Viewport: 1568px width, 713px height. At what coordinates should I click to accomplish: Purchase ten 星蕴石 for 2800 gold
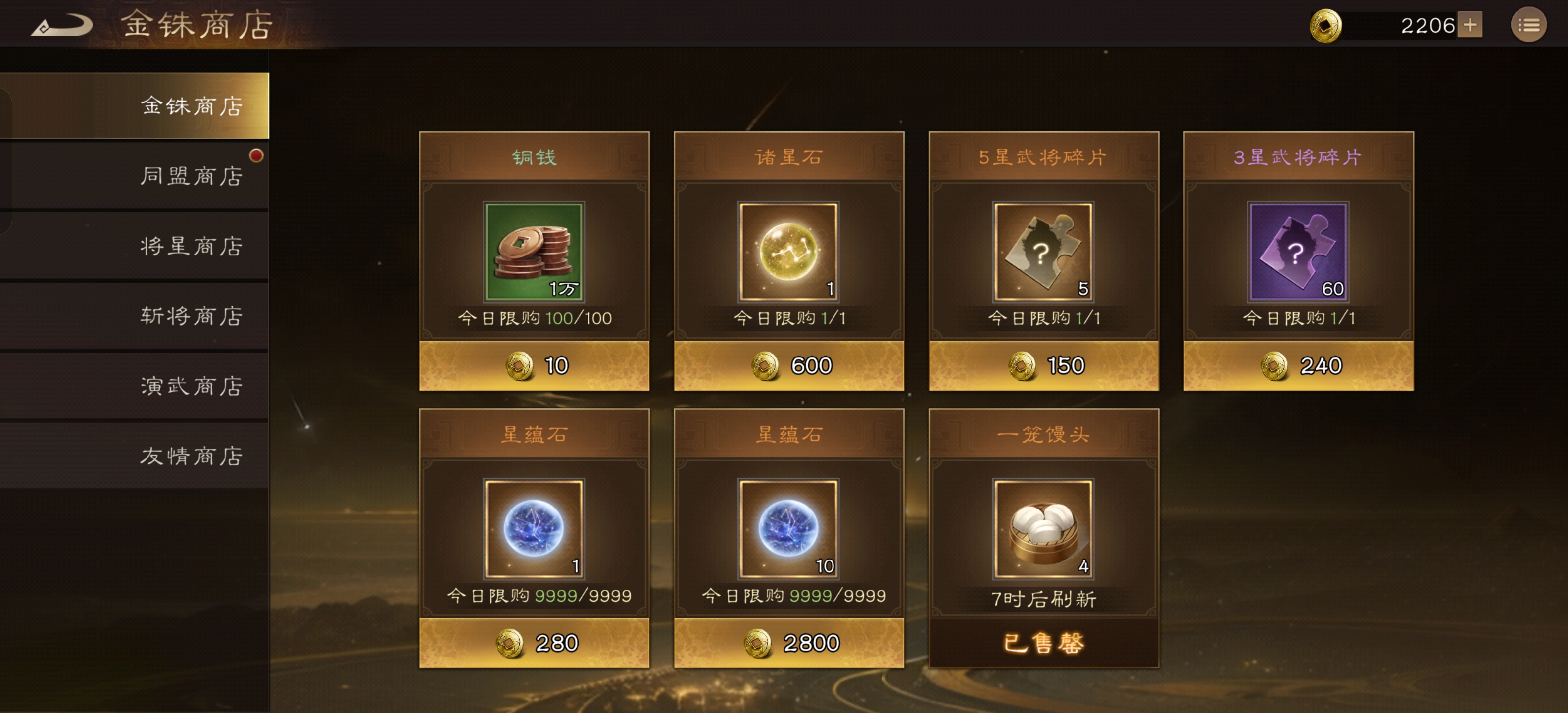click(788, 642)
